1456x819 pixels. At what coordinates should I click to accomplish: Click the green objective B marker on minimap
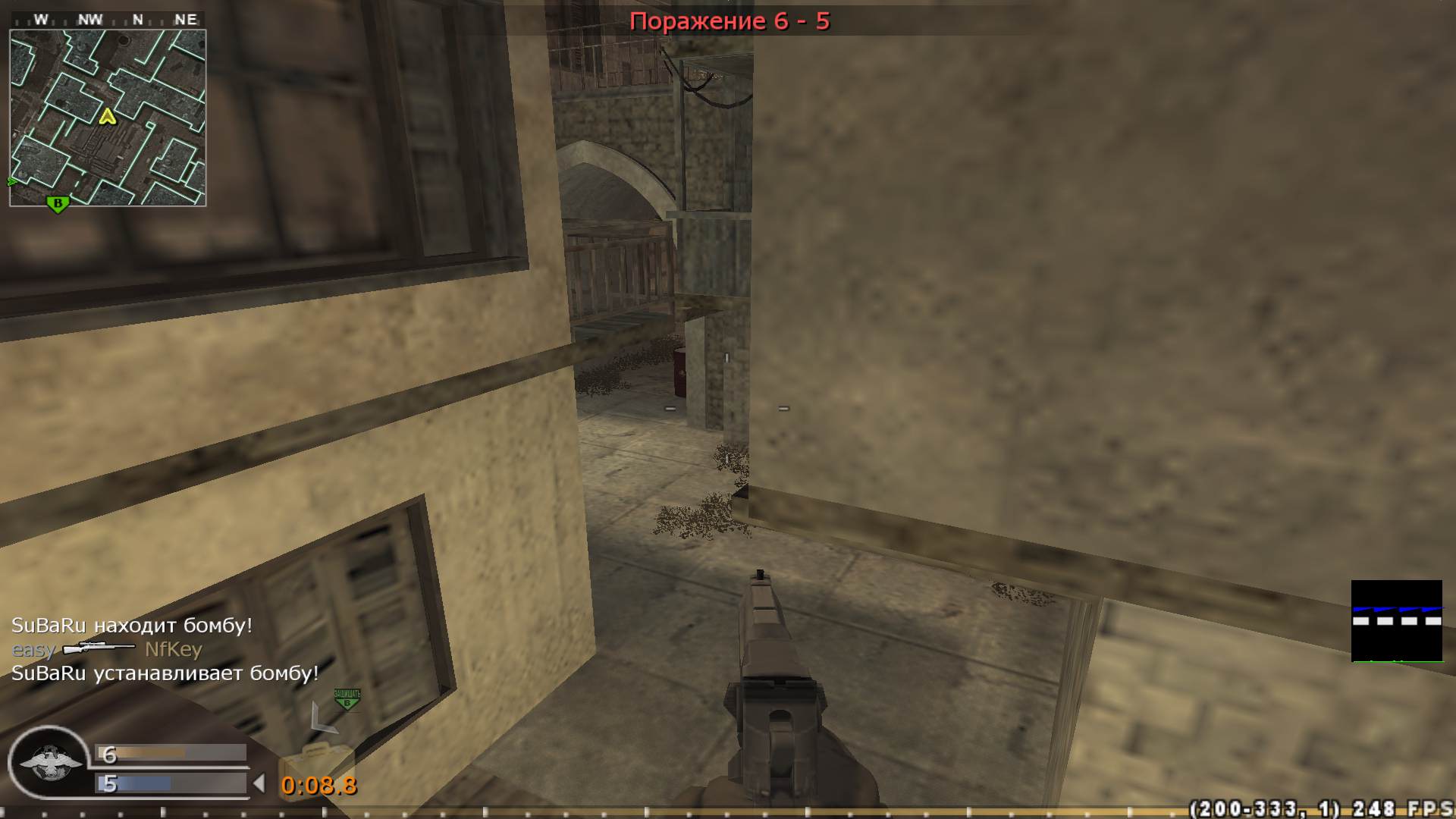pos(58,203)
